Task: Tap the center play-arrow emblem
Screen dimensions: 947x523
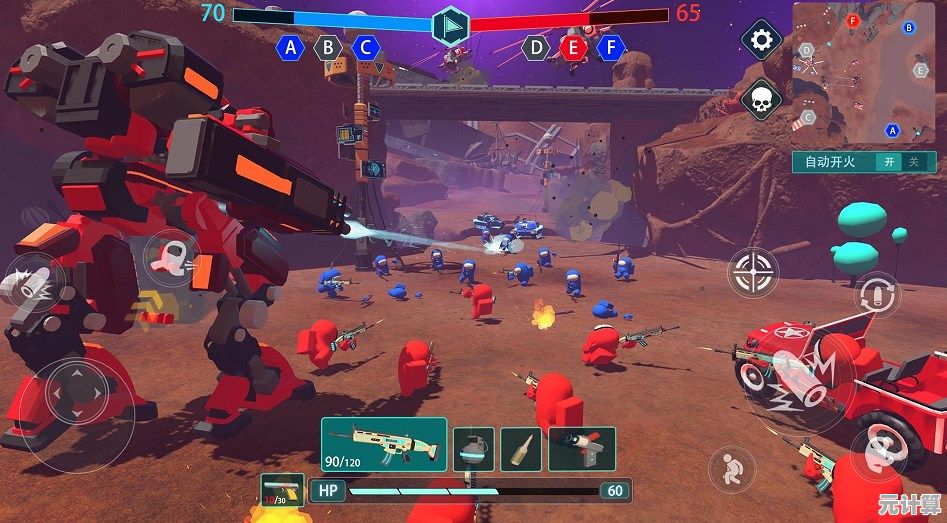Action: [x=451, y=25]
